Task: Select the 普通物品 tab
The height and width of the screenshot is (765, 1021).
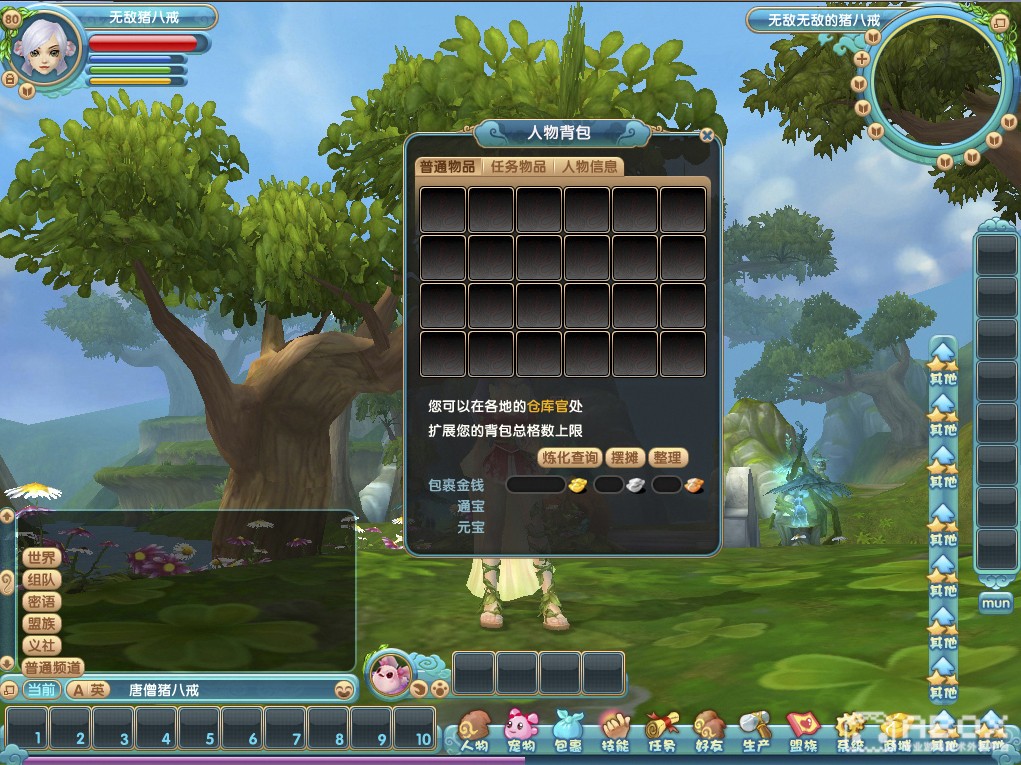Action: tap(447, 167)
